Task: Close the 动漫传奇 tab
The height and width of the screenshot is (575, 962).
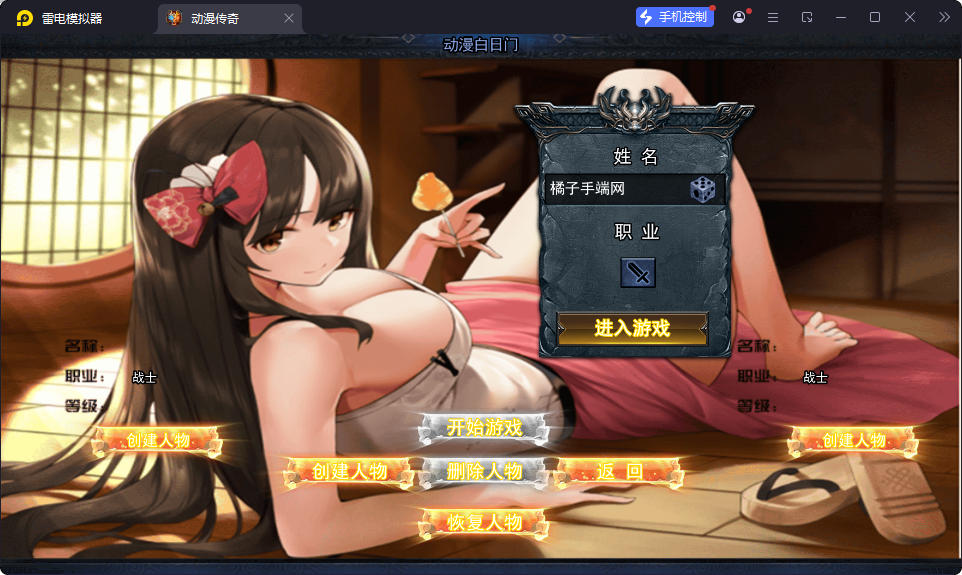Action: [x=289, y=18]
